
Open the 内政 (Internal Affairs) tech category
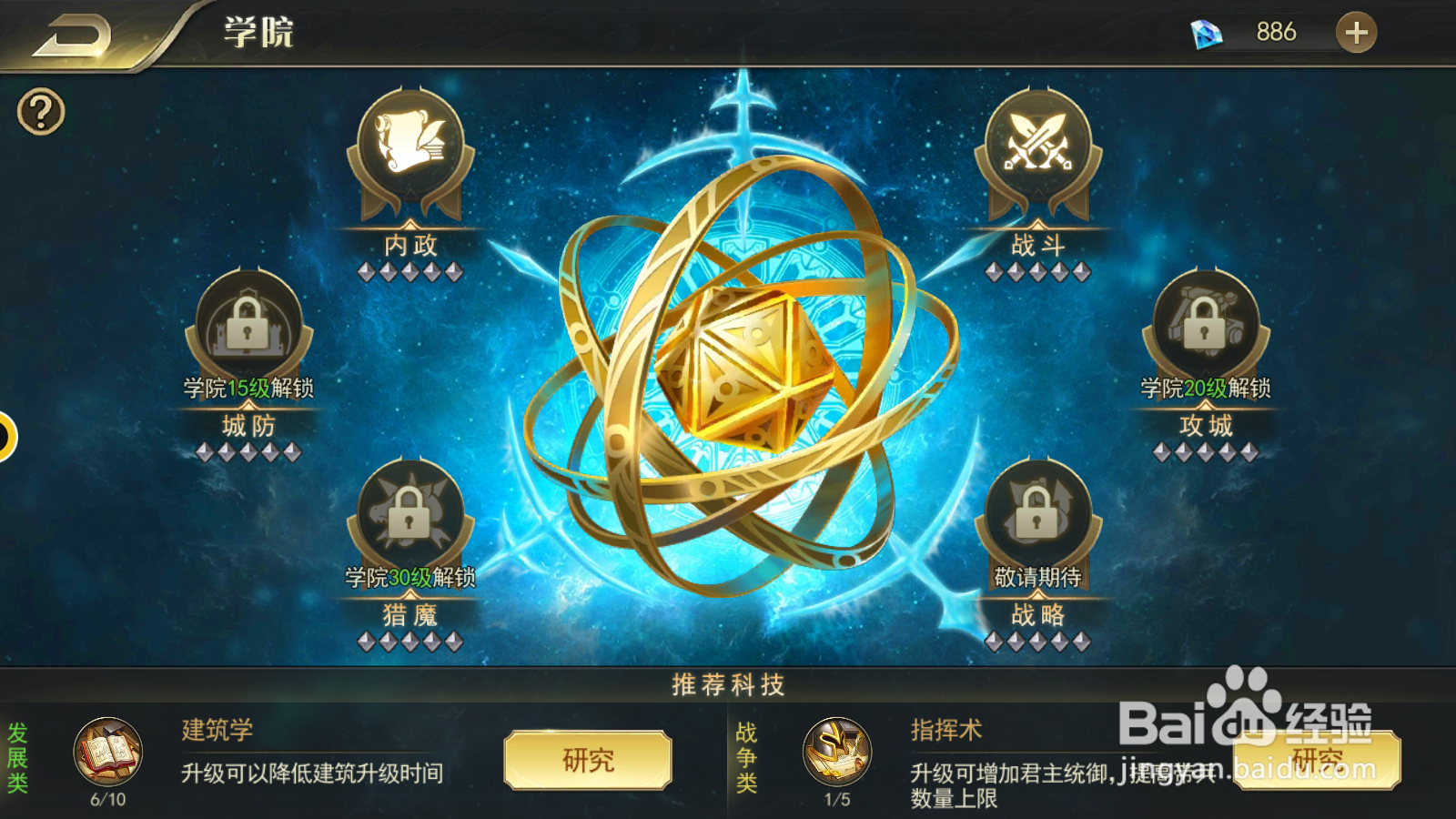click(x=408, y=155)
